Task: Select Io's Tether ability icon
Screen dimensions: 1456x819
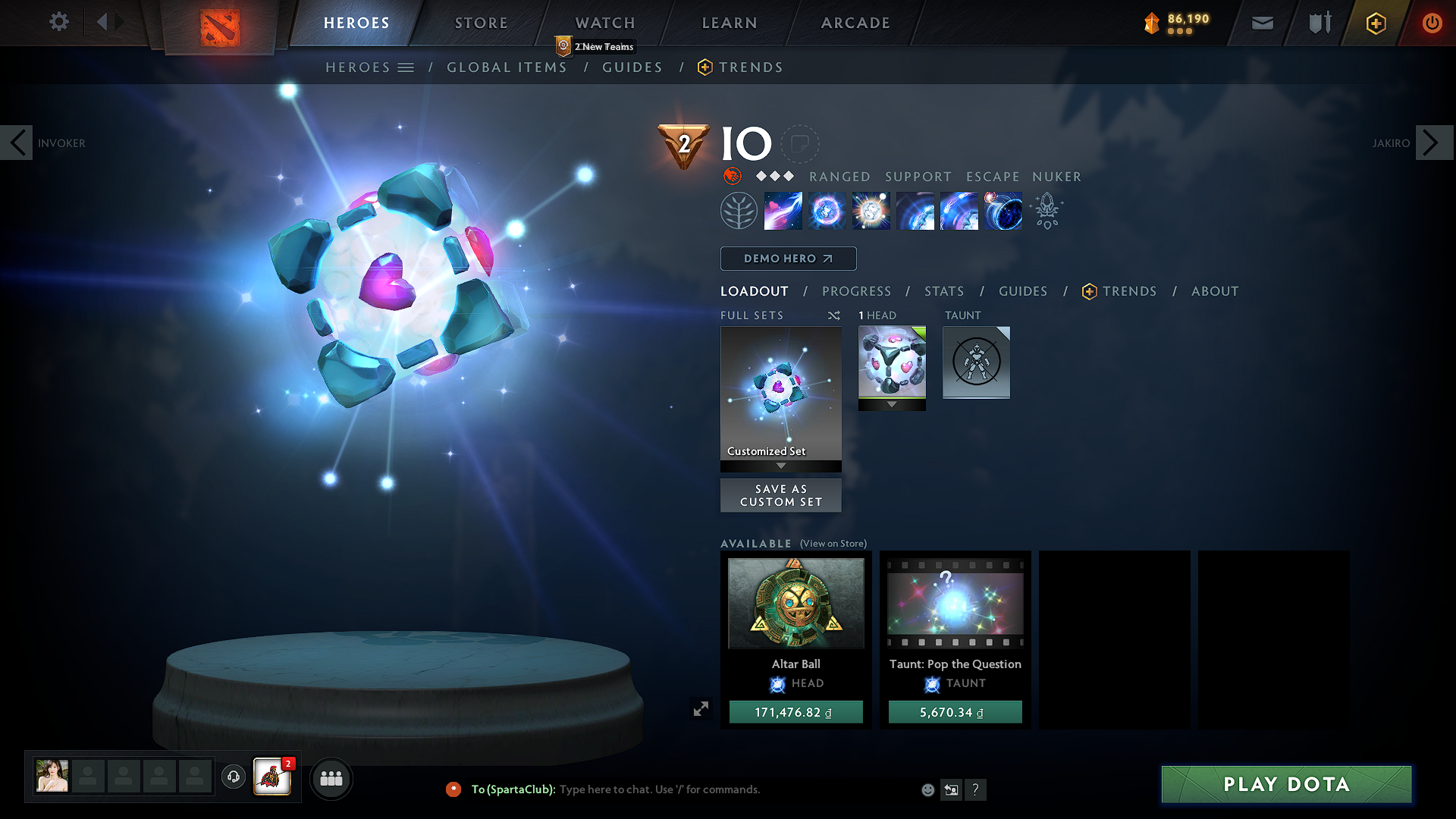Action: [x=783, y=211]
